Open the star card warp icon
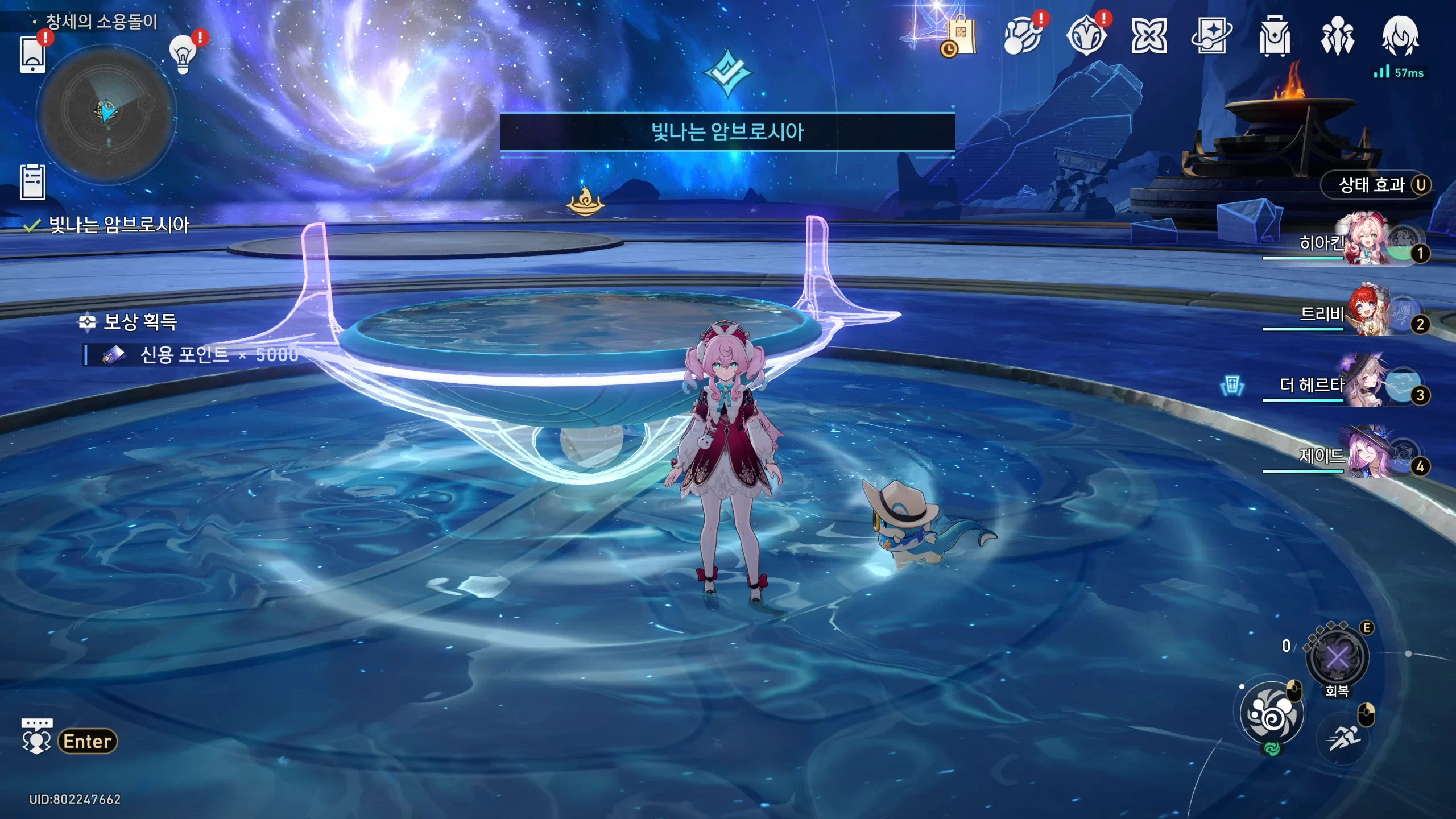The height and width of the screenshot is (819, 1456). (1211, 36)
